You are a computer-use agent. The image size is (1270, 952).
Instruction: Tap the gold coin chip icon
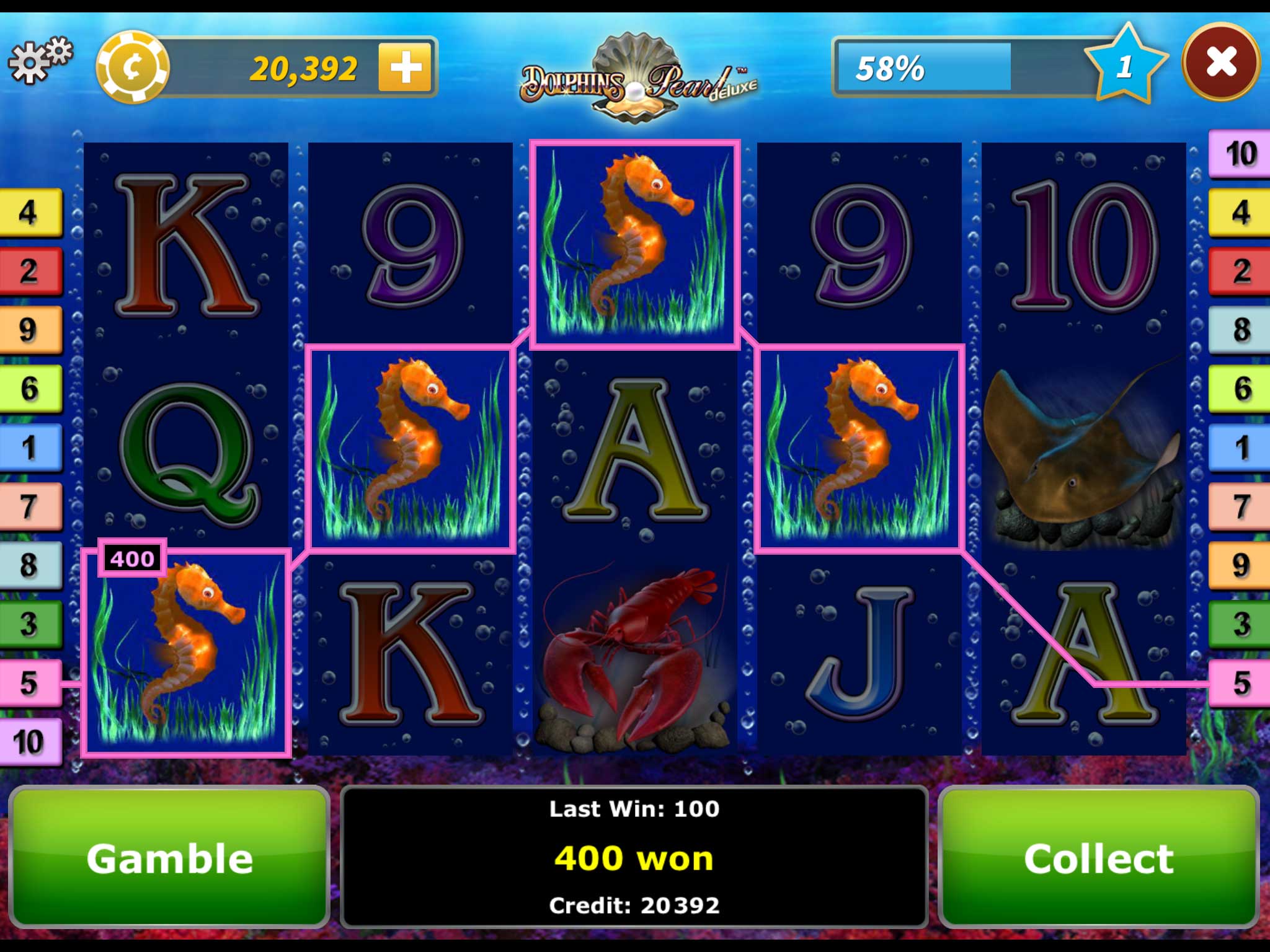[132, 67]
